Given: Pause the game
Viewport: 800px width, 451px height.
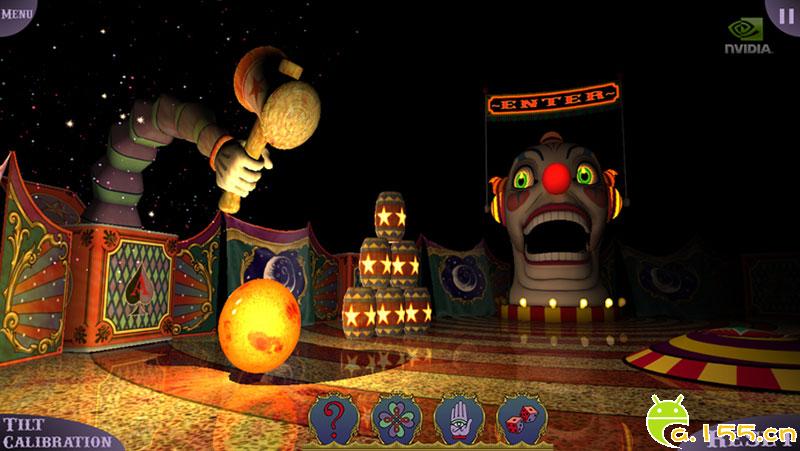Looking at the screenshot, I should [x=784, y=14].
